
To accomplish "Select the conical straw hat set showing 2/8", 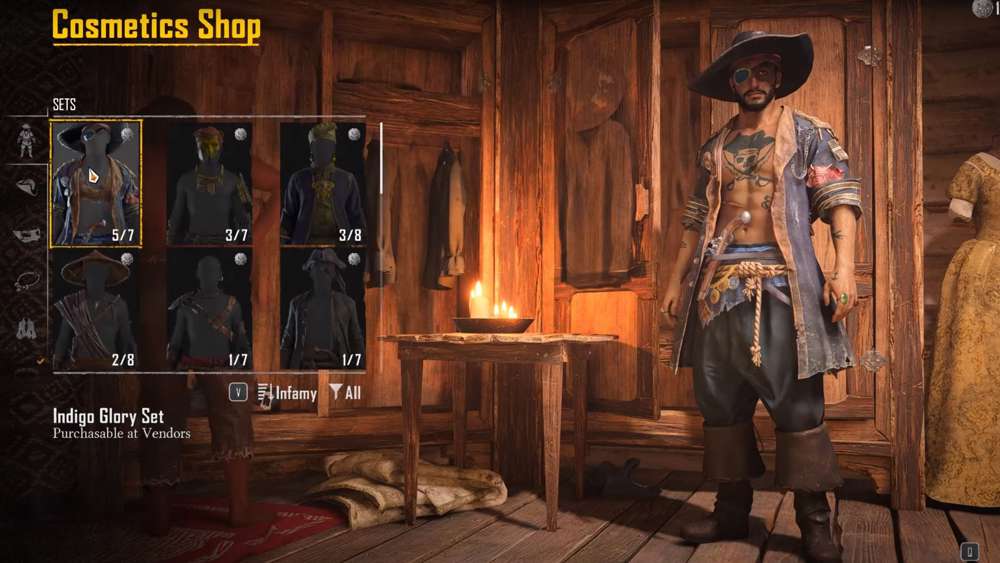I will [97, 310].
